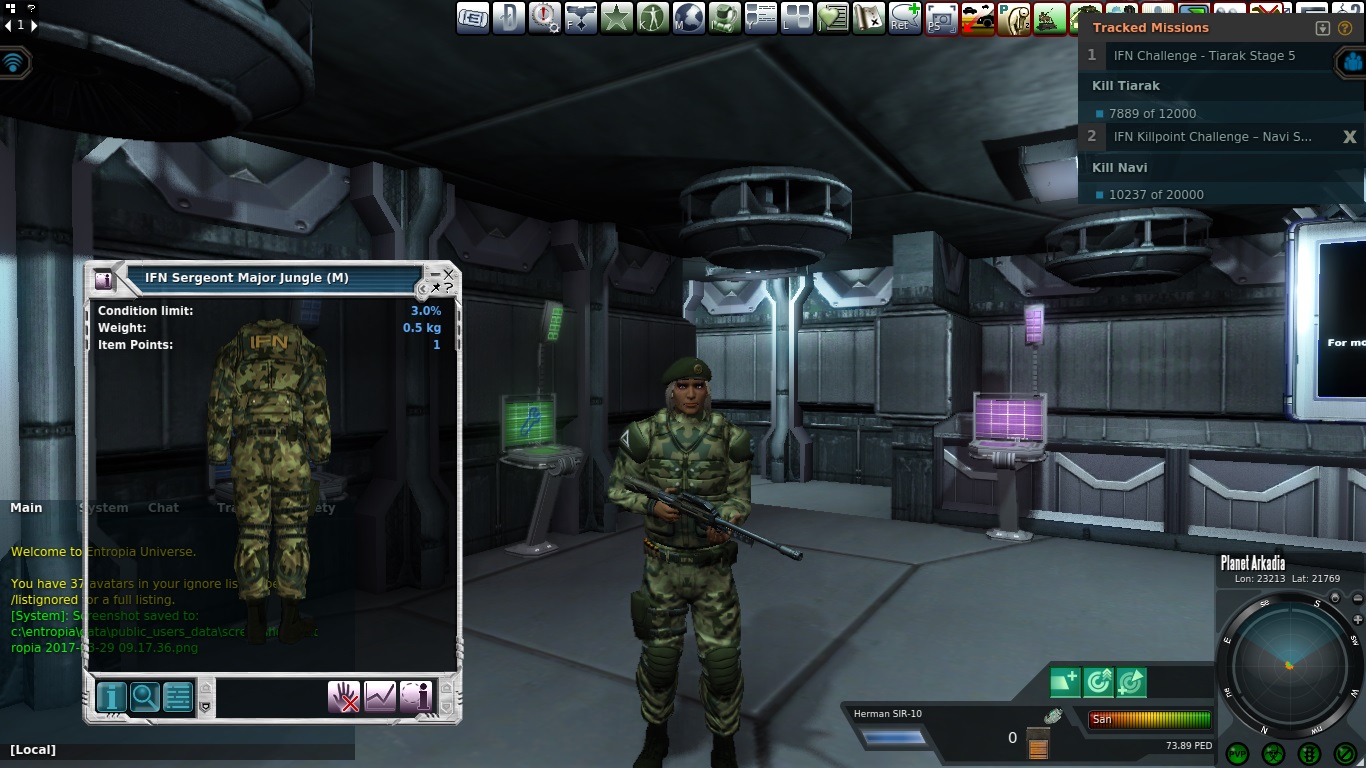Open the treasure map icon with X mark

click(869, 17)
